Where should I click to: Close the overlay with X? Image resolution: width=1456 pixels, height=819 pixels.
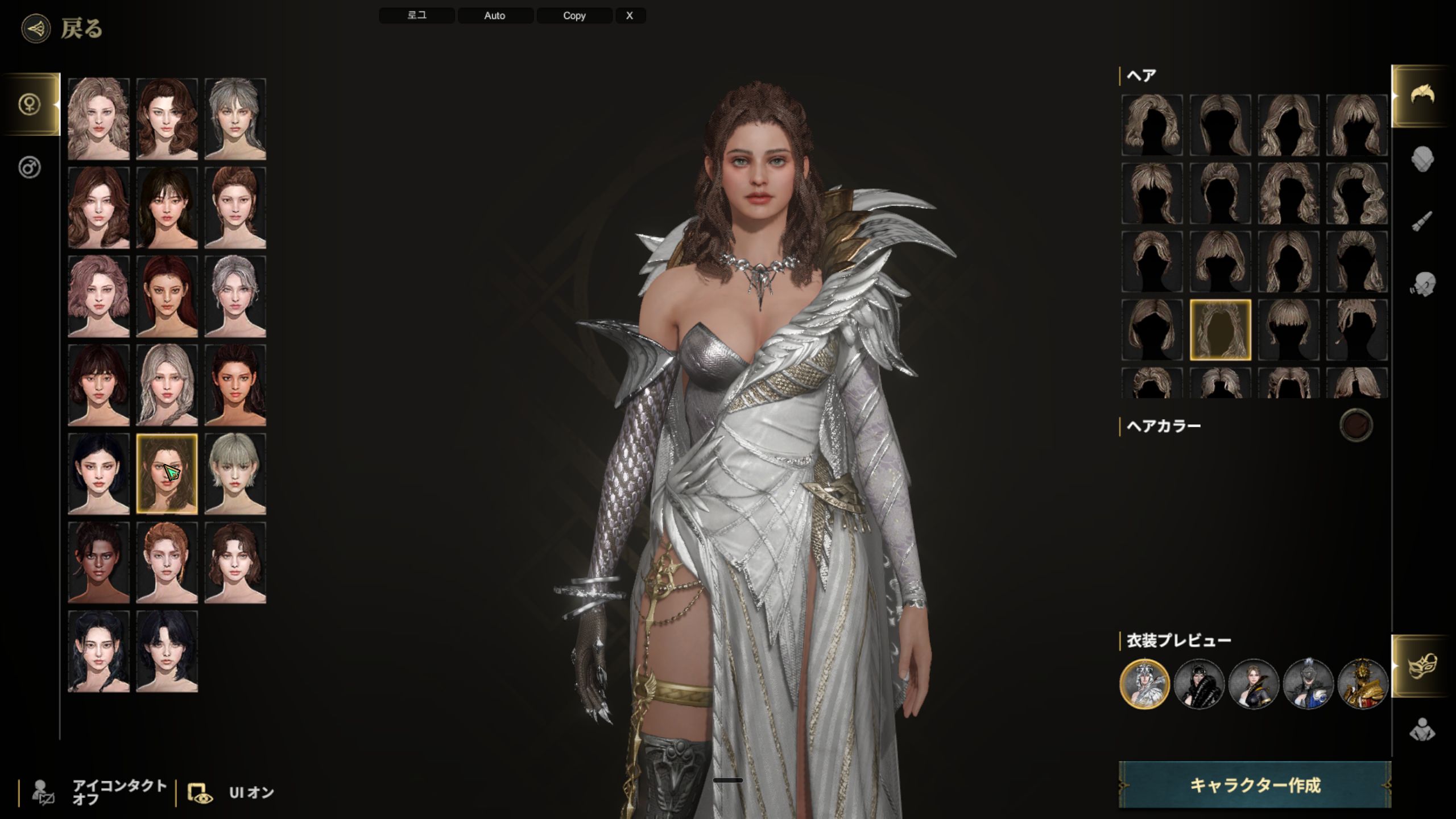tap(630, 15)
